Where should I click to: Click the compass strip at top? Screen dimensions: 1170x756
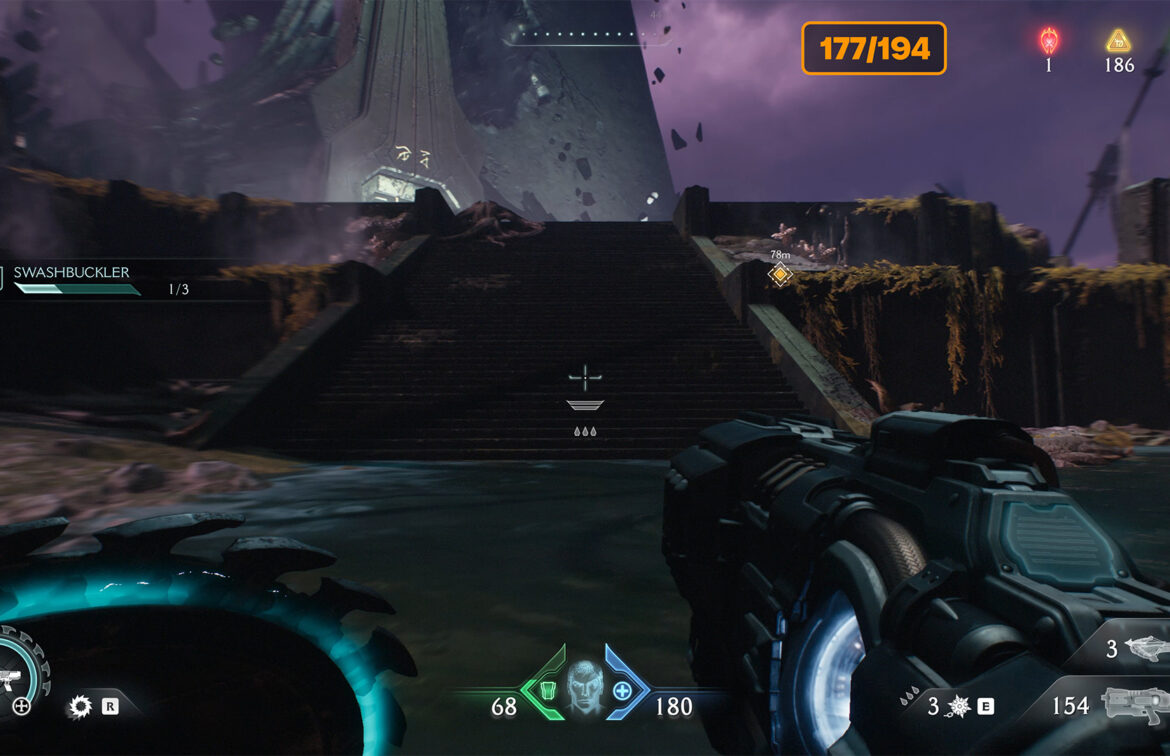click(586, 38)
